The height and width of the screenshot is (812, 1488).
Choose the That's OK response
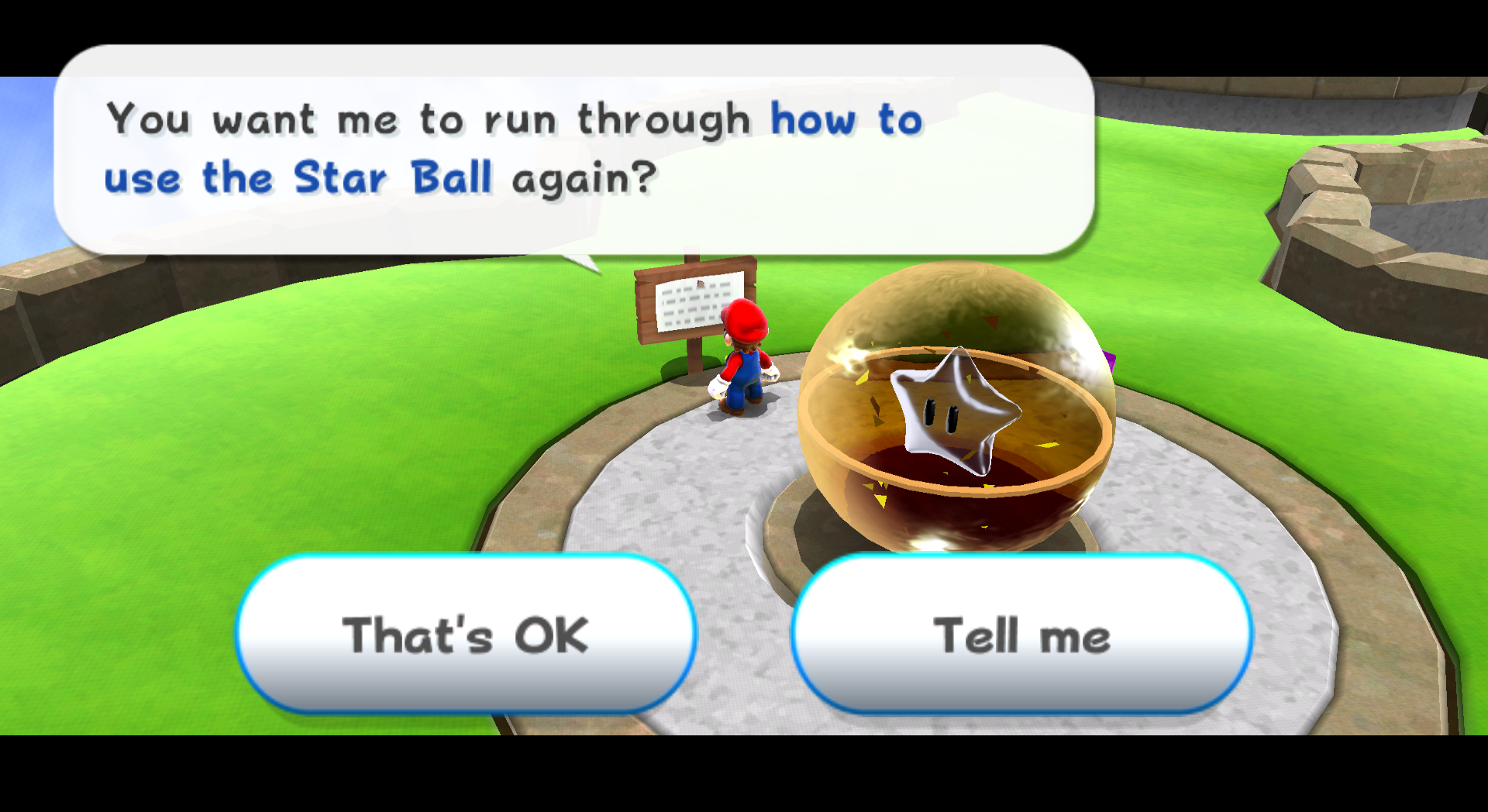[x=465, y=634]
